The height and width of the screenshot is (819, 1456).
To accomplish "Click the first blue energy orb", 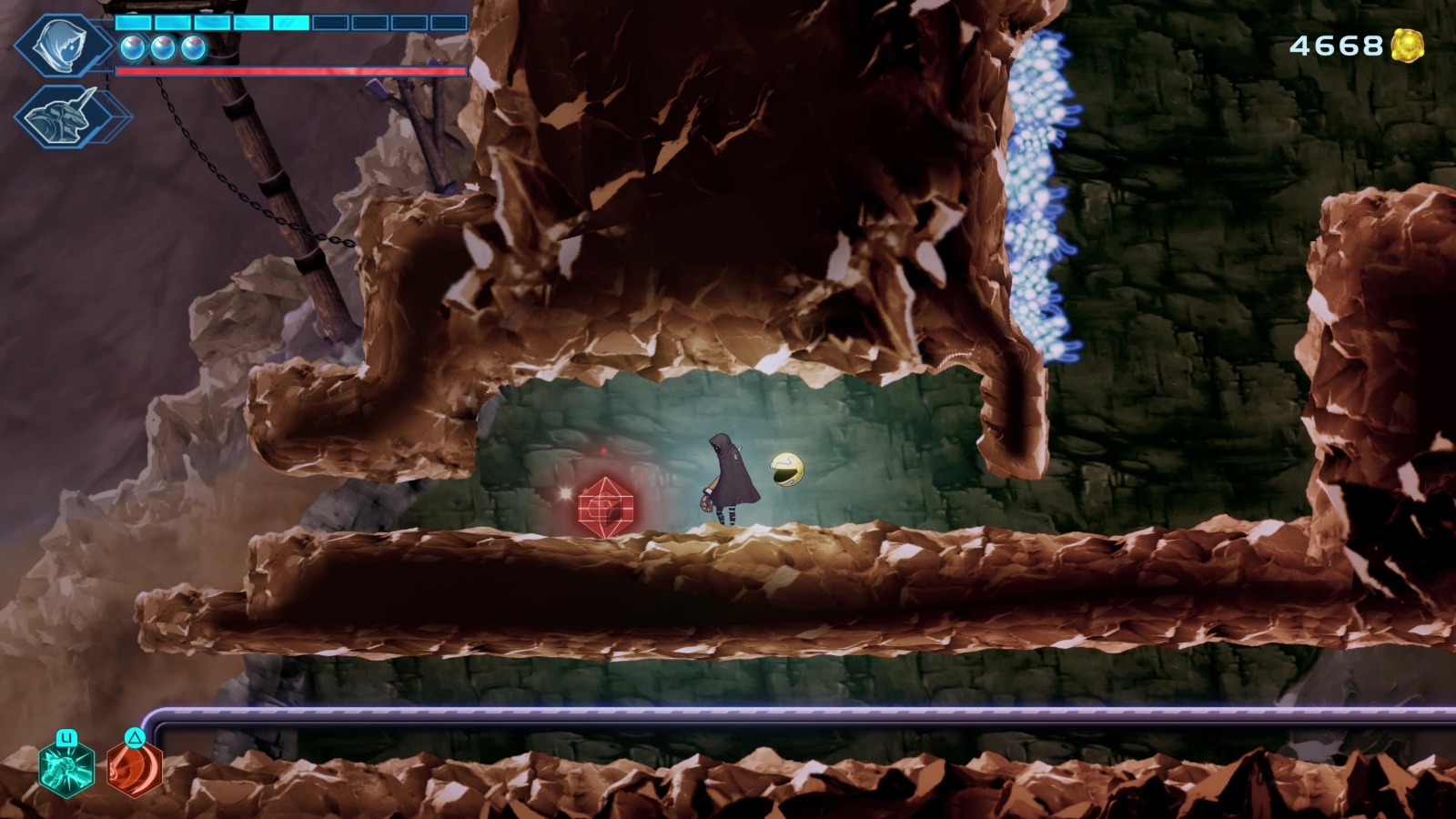I will click(132, 47).
